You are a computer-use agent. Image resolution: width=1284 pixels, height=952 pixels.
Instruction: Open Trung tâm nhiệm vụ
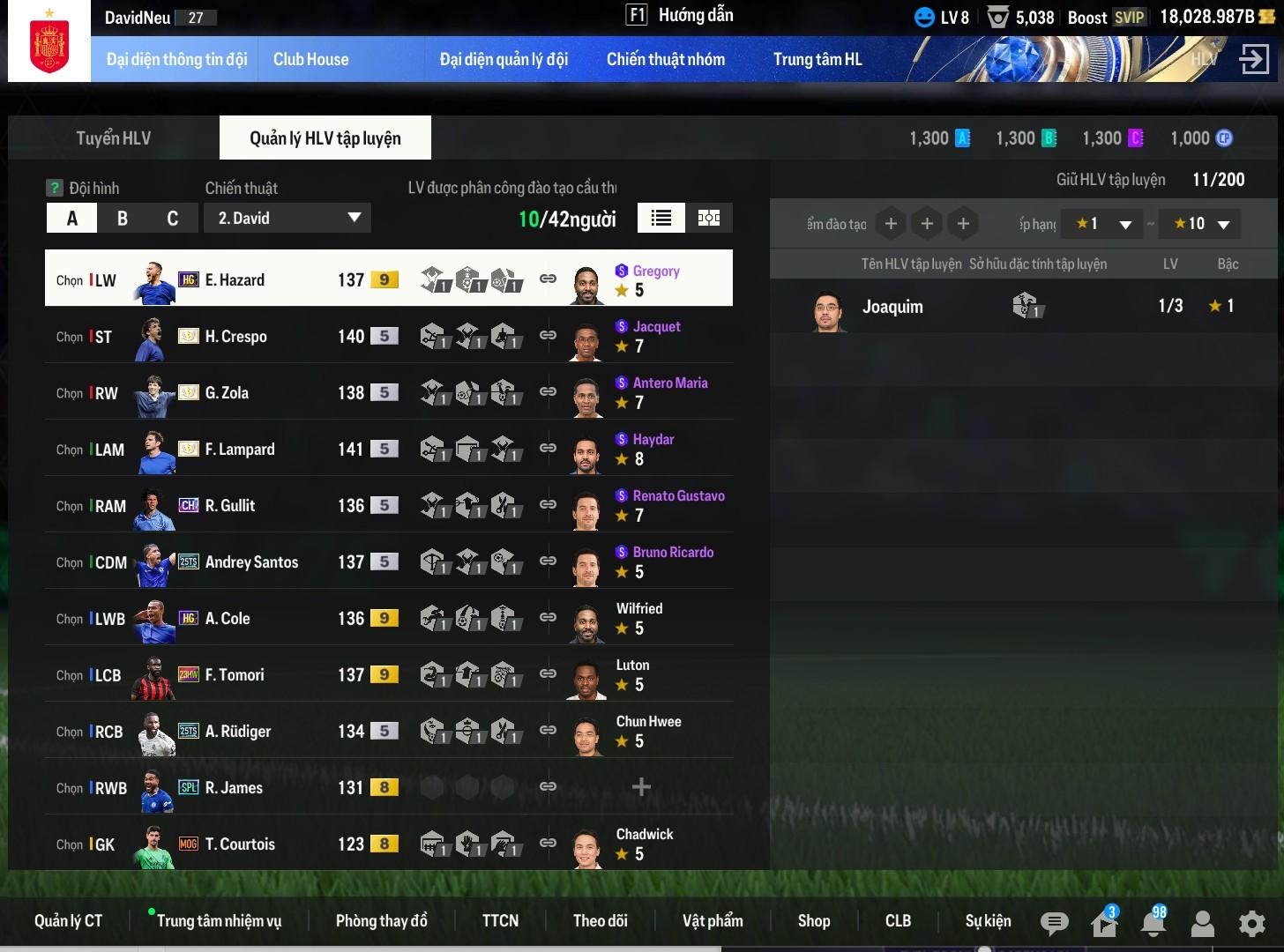click(x=219, y=921)
